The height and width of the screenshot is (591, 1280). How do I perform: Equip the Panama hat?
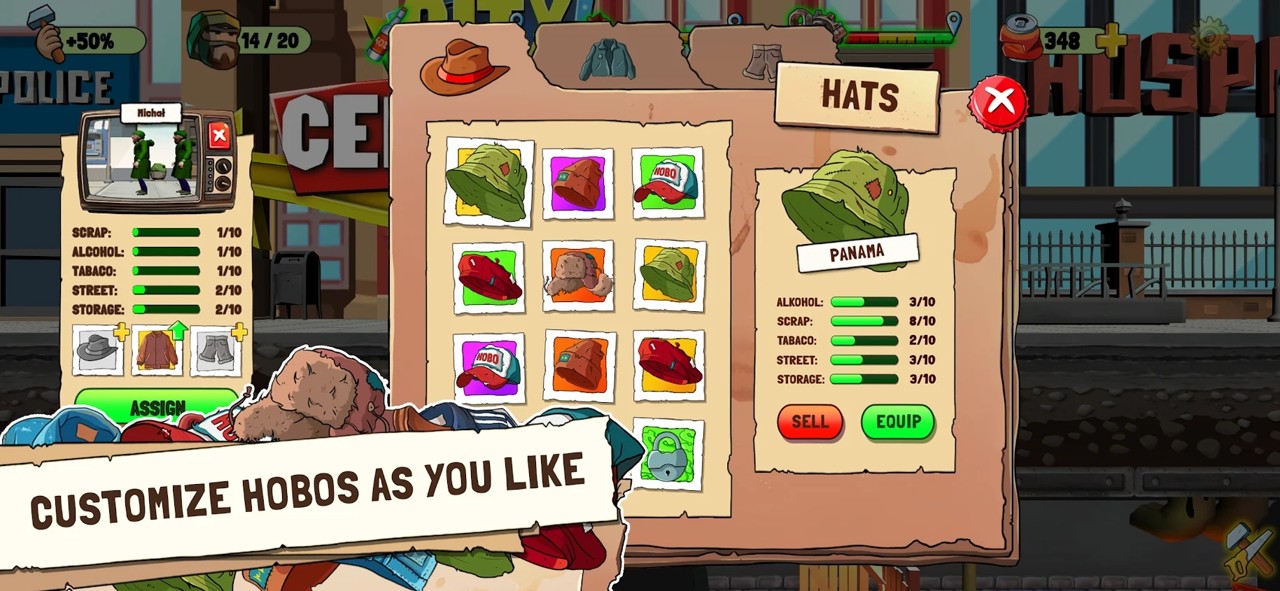click(x=897, y=422)
